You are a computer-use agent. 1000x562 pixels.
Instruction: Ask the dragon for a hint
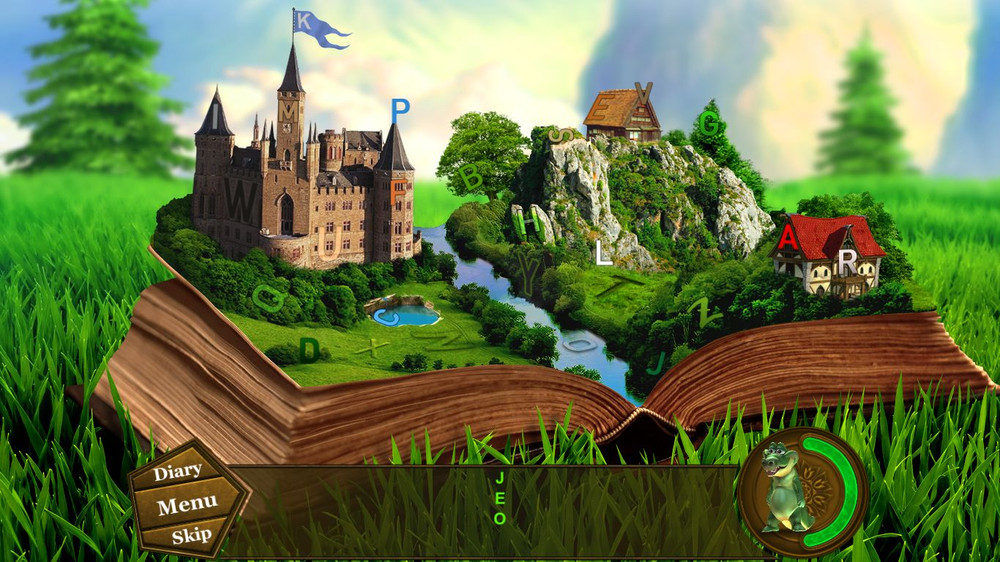point(788,490)
